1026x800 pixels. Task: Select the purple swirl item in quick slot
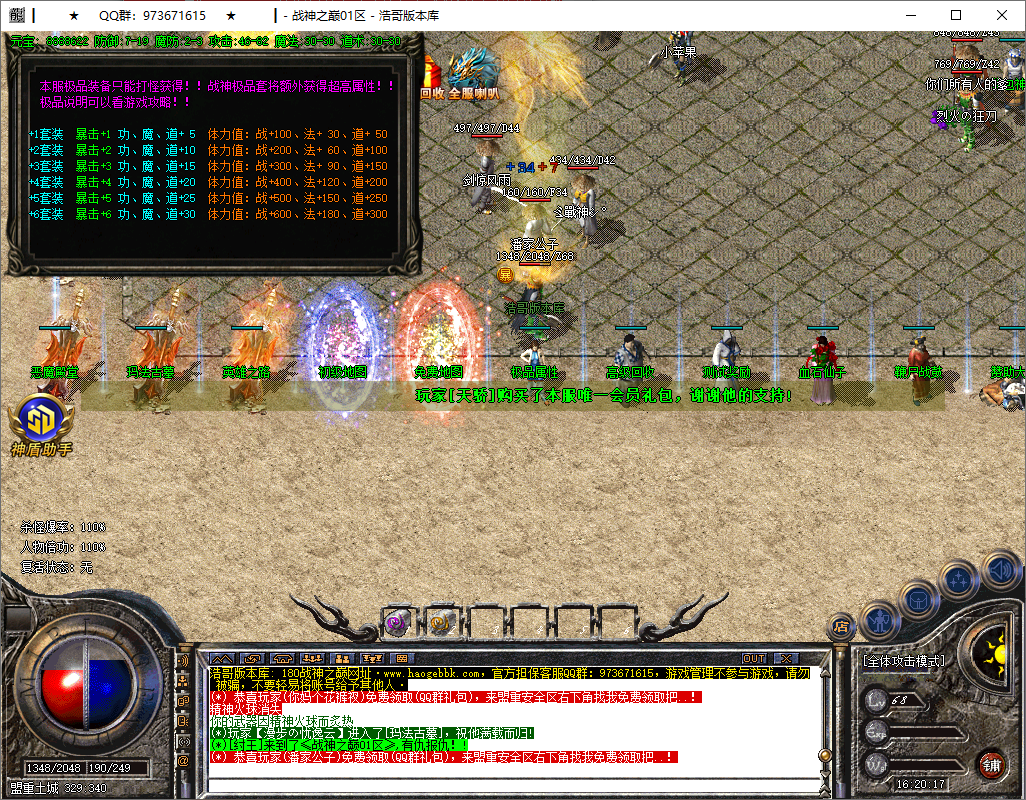[x=397, y=622]
